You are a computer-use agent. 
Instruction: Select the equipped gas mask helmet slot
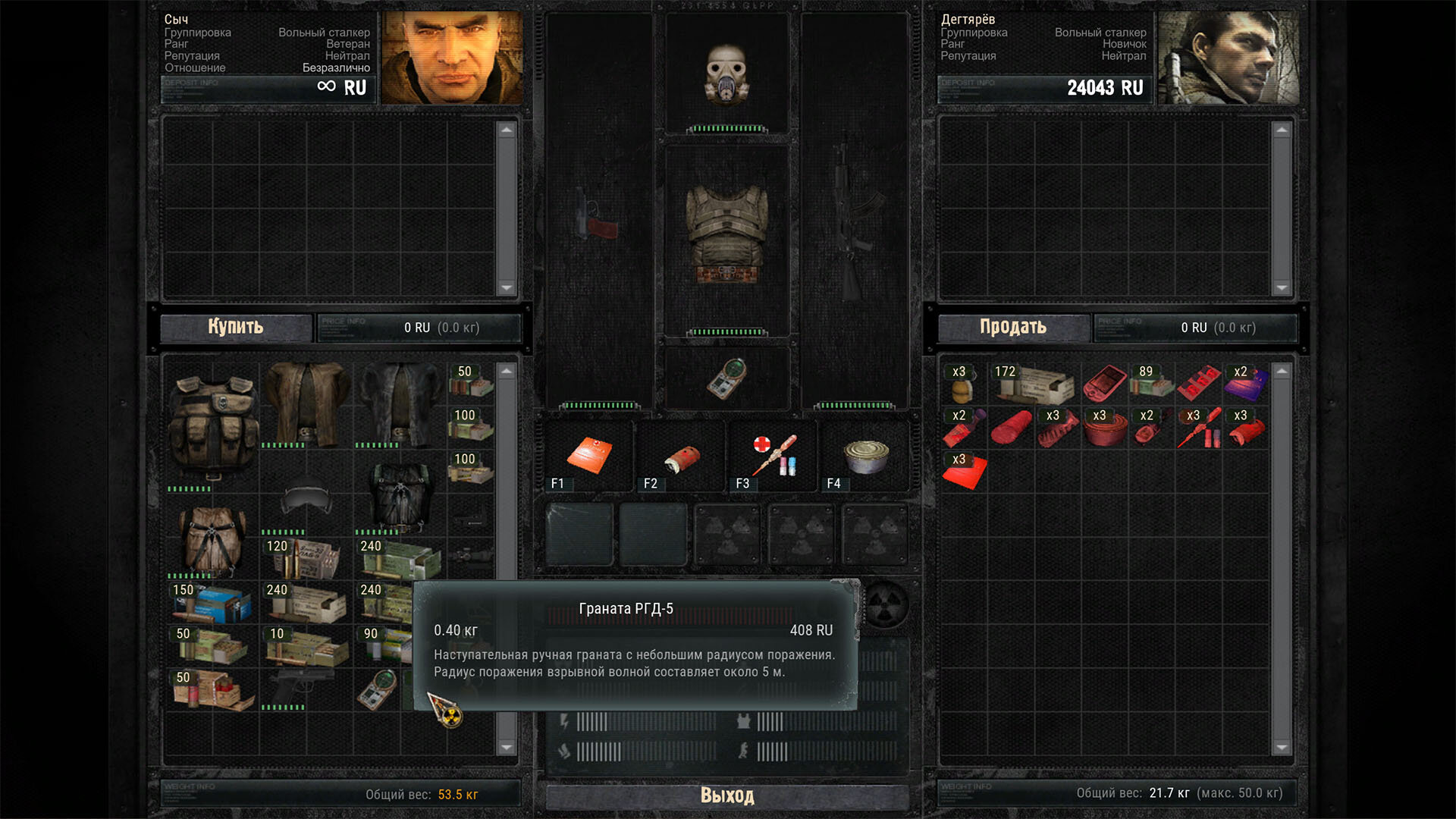[727, 74]
